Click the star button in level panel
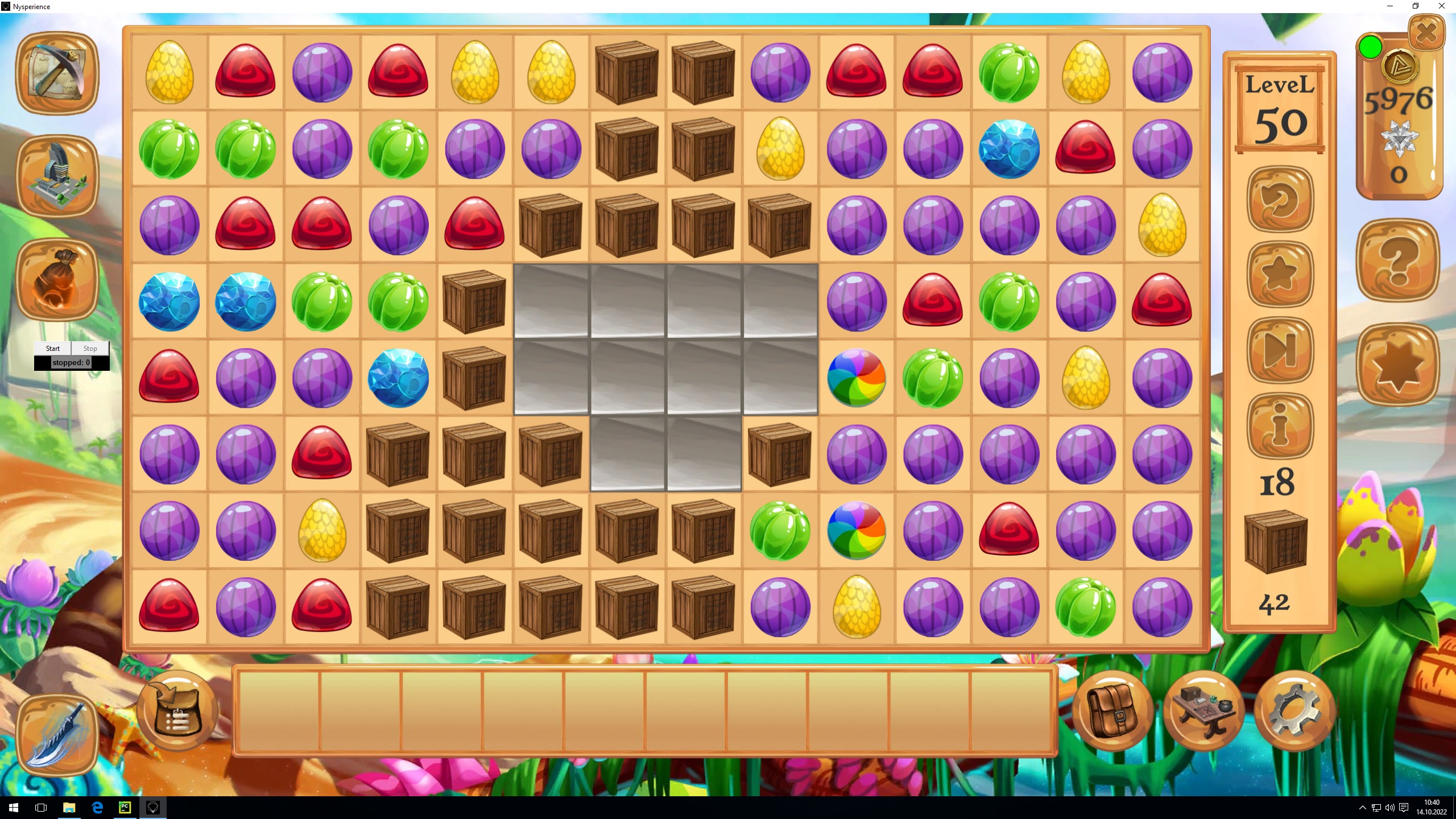Image resolution: width=1456 pixels, height=819 pixels. 1280,274
